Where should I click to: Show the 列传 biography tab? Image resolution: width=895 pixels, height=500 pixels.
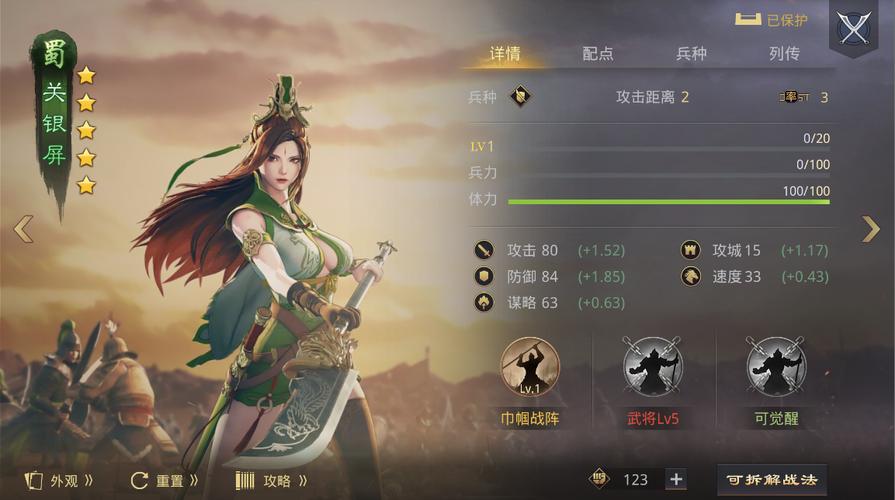(x=784, y=54)
